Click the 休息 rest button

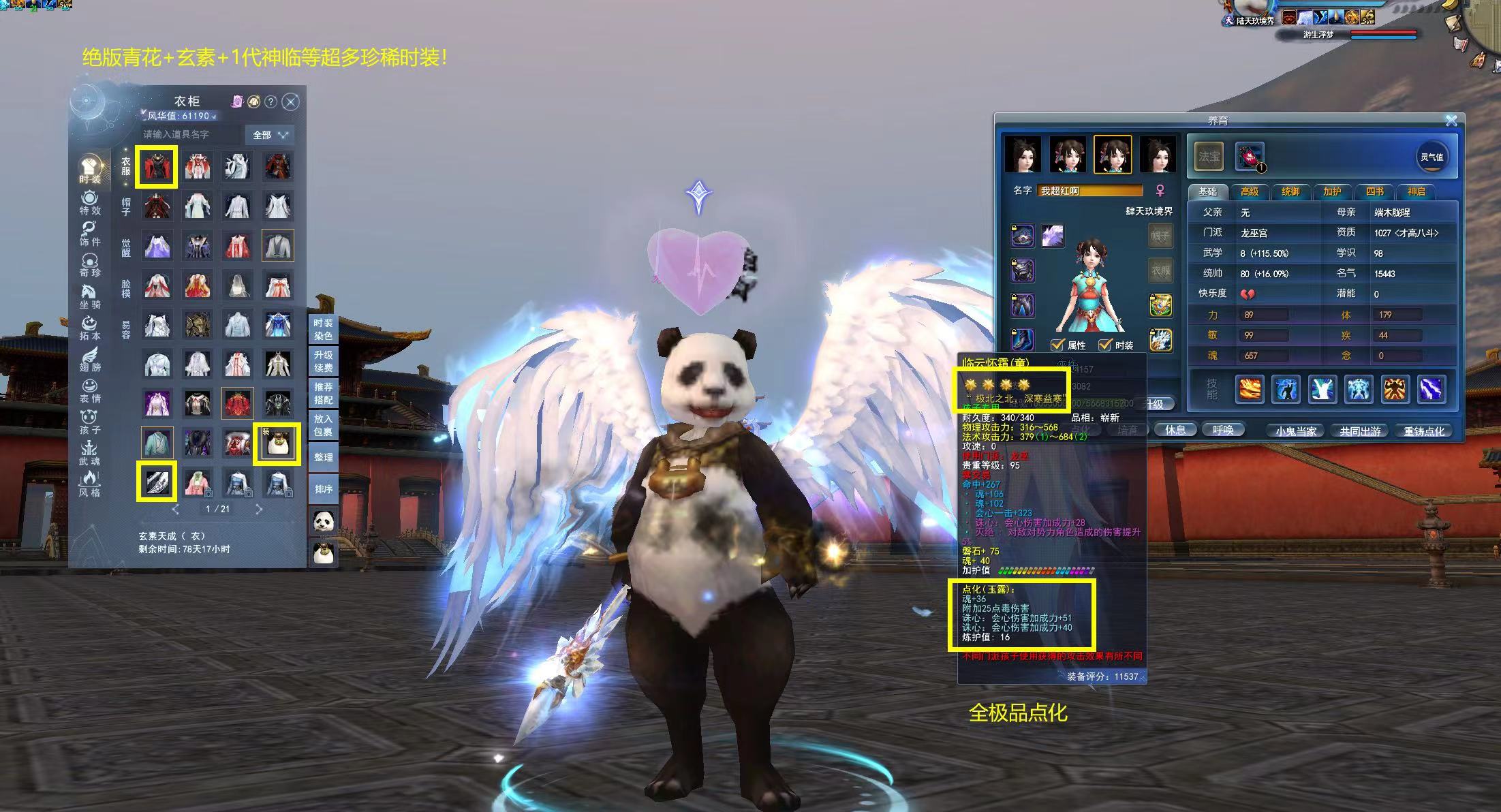pyautogui.click(x=1175, y=430)
